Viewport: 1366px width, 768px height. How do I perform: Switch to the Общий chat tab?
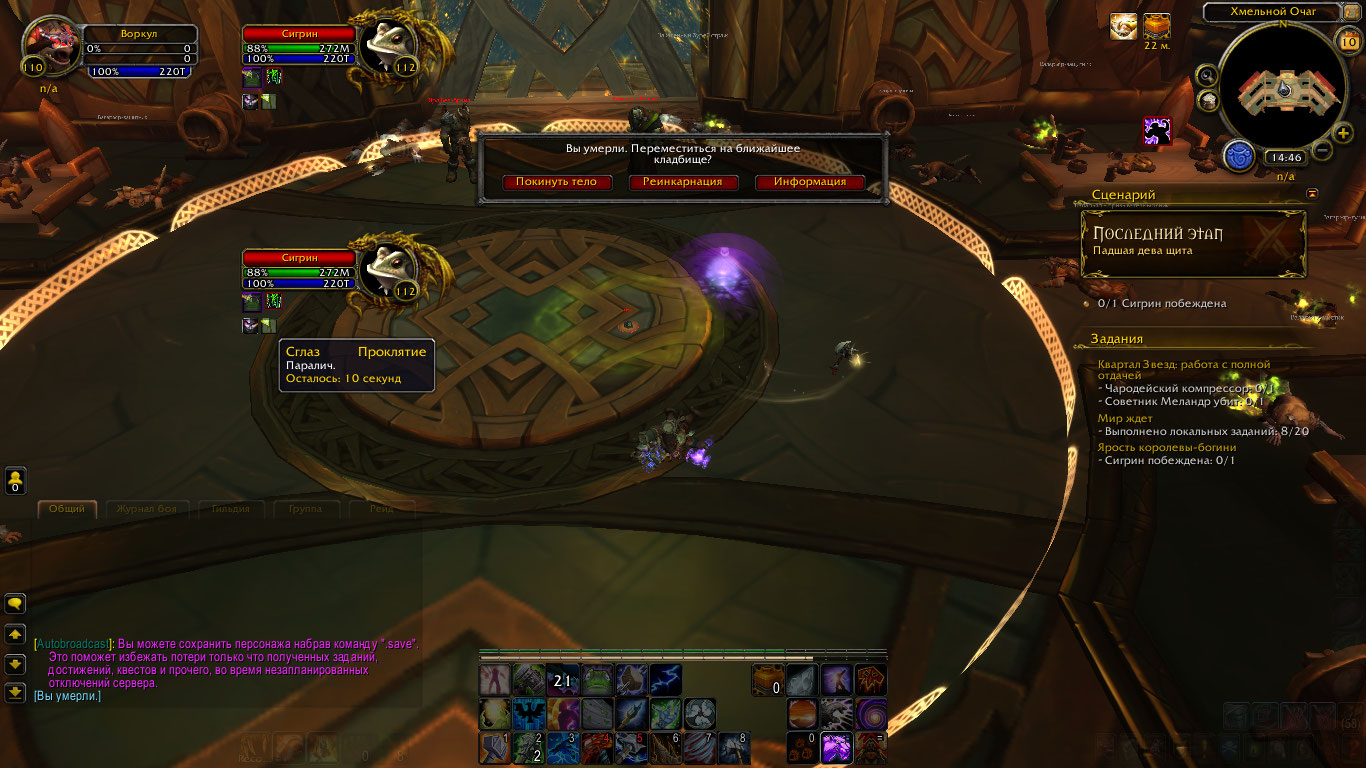68,509
